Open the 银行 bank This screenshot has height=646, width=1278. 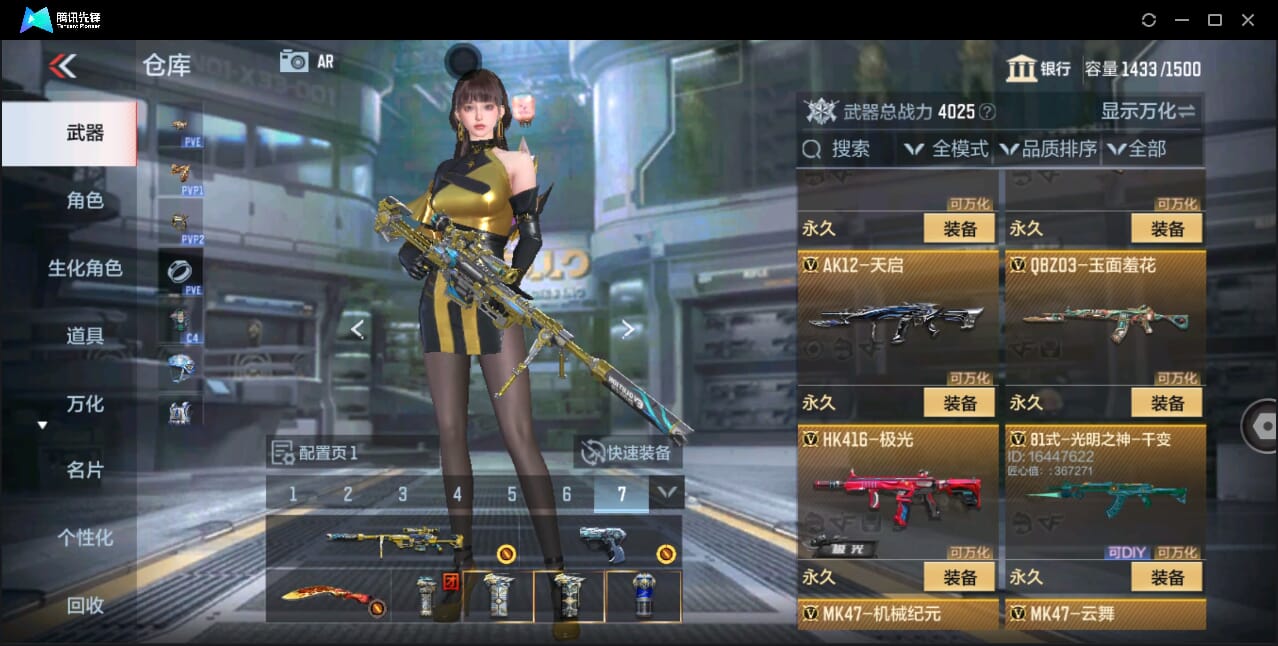pyautogui.click(x=1040, y=69)
